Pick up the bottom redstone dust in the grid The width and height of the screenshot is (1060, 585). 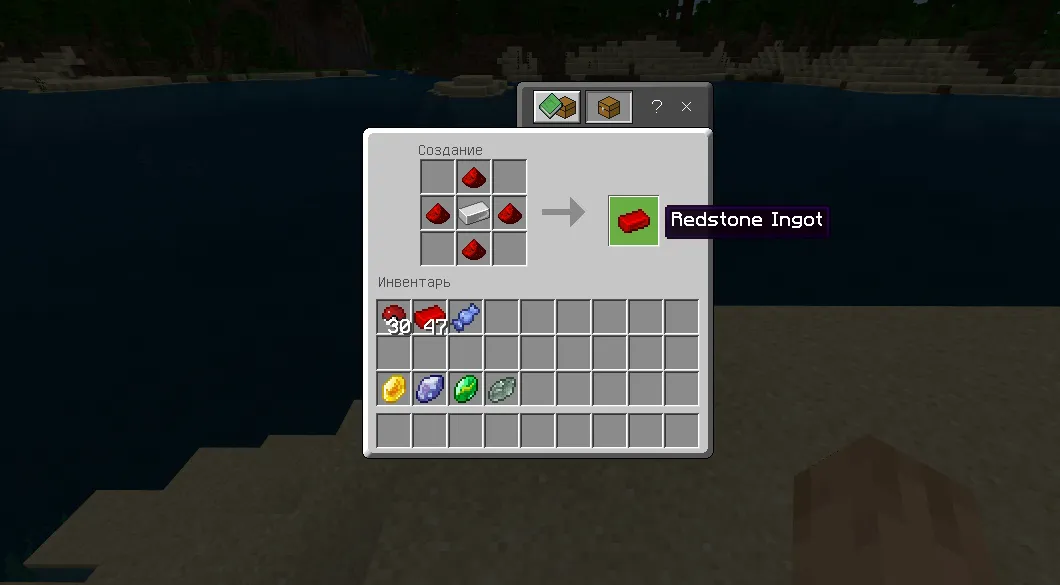coord(473,248)
